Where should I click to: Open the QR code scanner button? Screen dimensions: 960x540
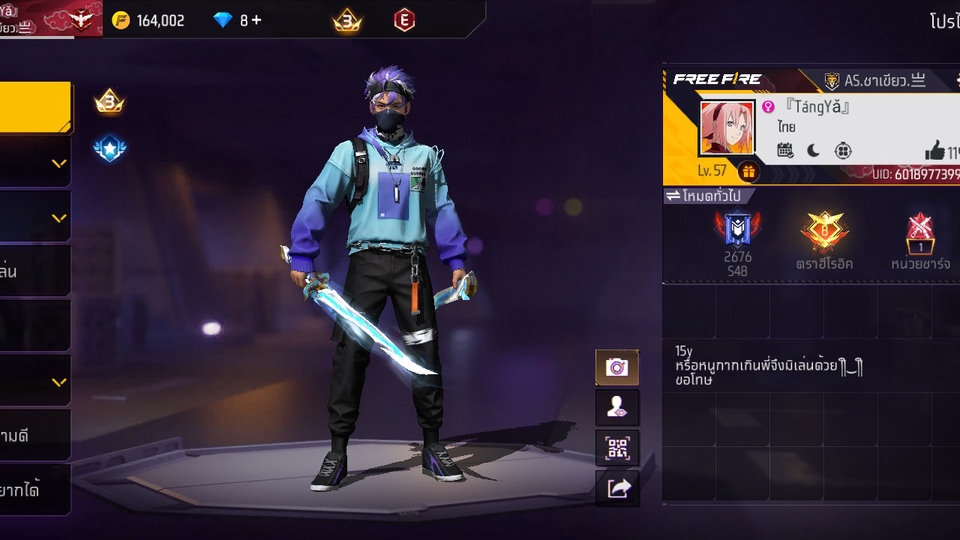pyautogui.click(x=617, y=447)
